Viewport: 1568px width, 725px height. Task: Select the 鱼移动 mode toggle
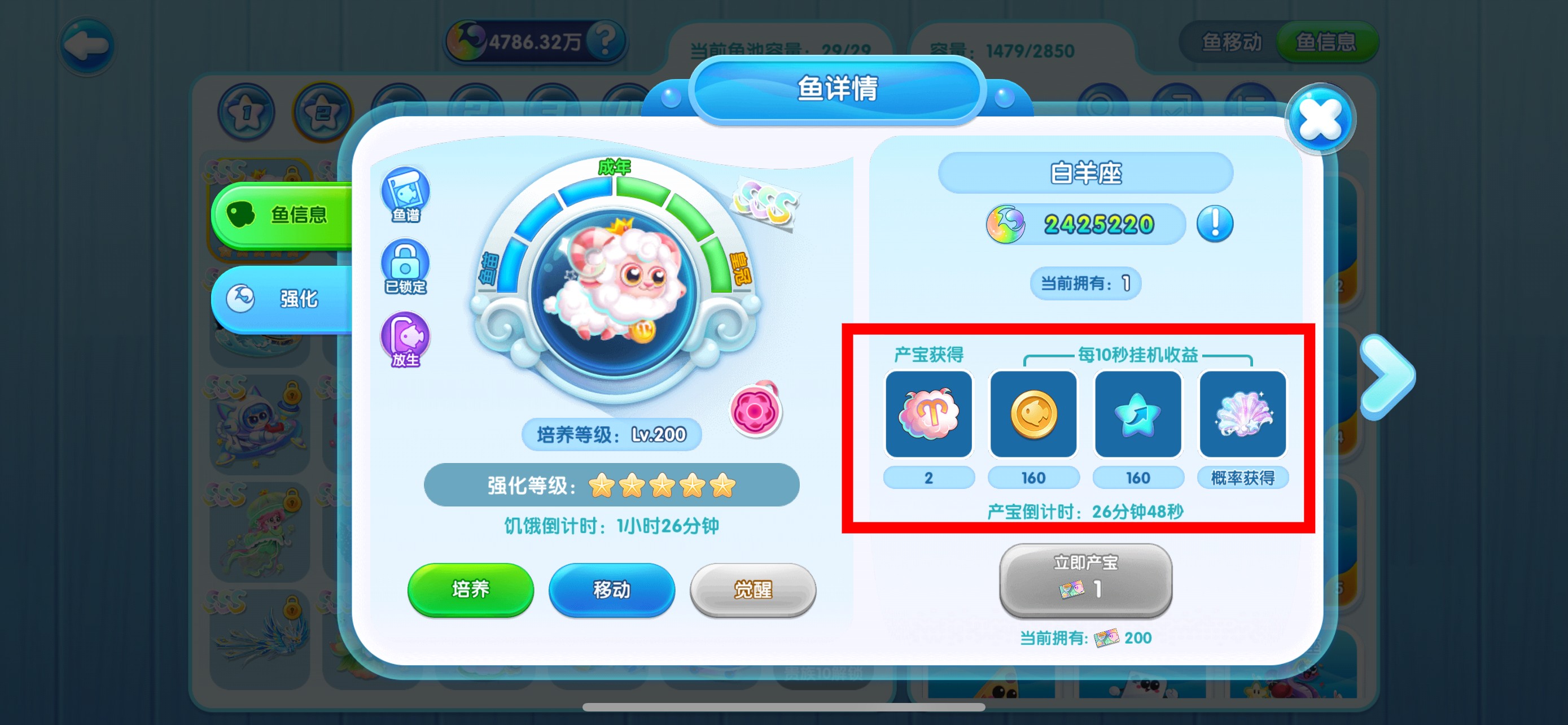pyautogui.click(x=1231, y=42)
